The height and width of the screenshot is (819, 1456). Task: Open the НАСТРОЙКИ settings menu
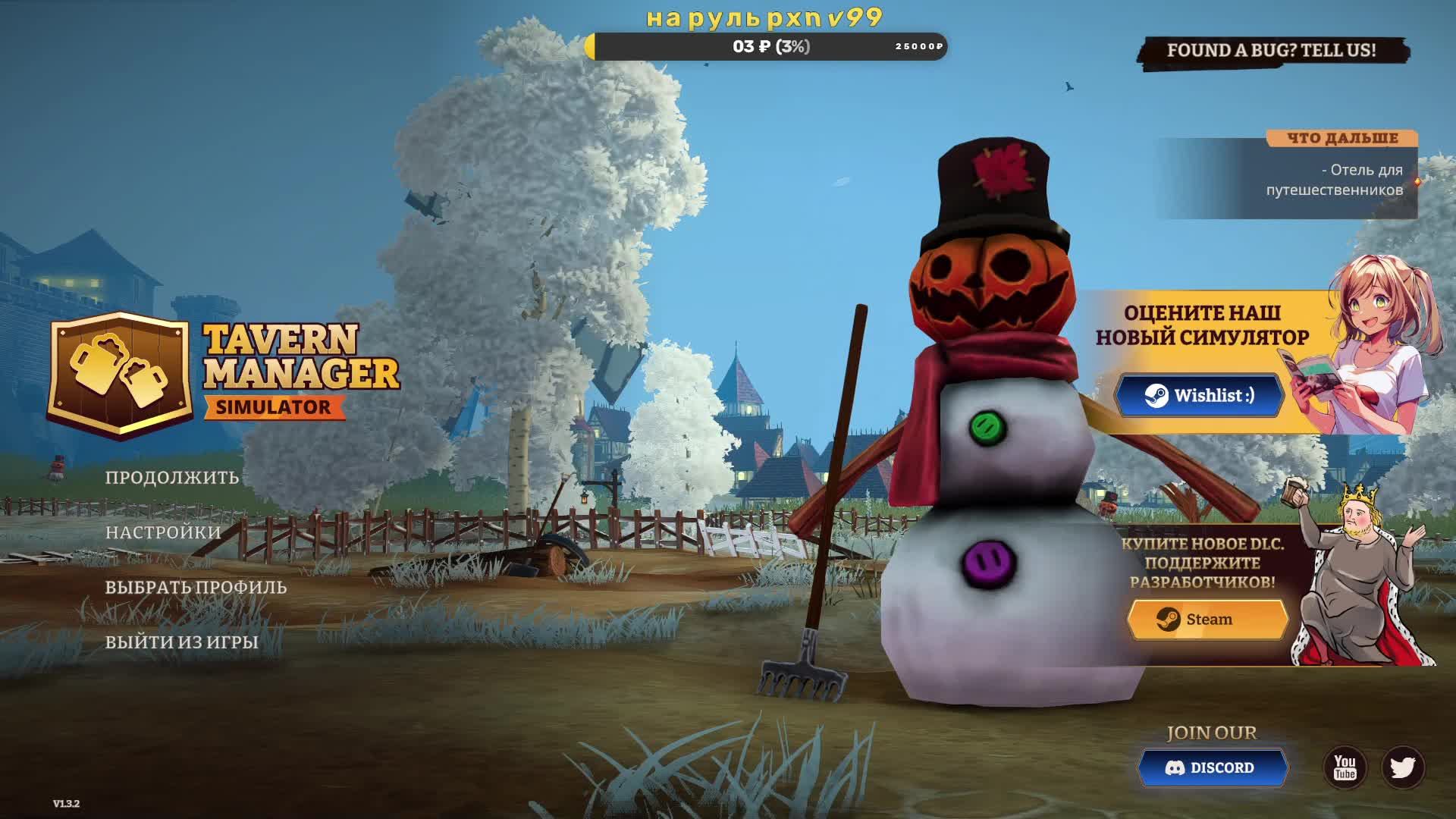coord(163,532)
